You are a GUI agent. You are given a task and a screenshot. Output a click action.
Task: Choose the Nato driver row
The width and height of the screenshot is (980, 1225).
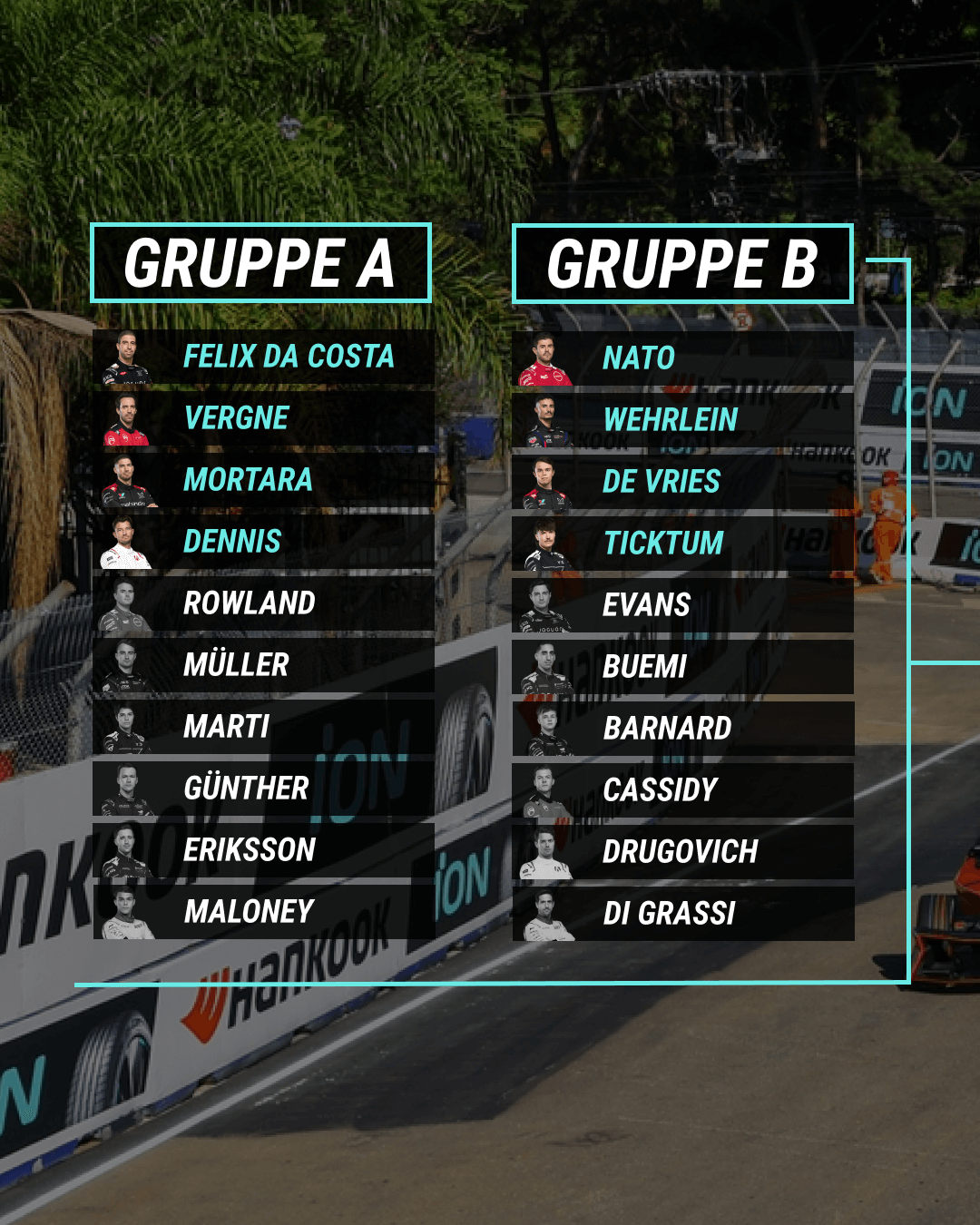click(682, 358)
